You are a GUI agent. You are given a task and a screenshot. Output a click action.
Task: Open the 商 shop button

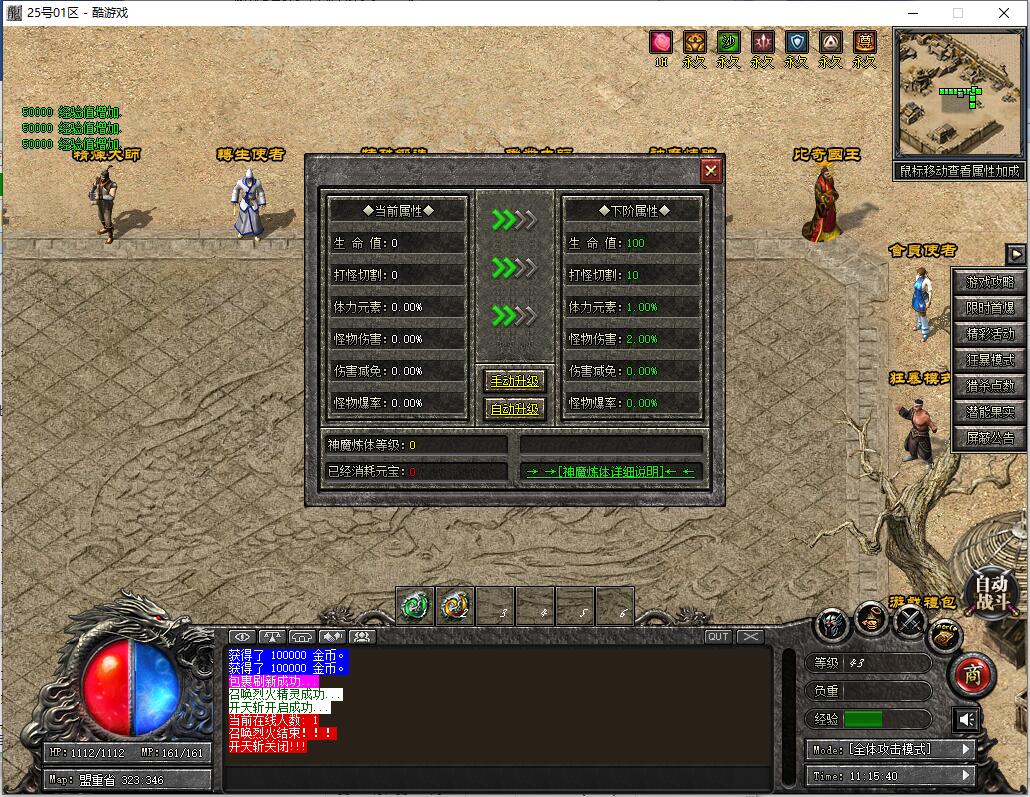(971, 675)
